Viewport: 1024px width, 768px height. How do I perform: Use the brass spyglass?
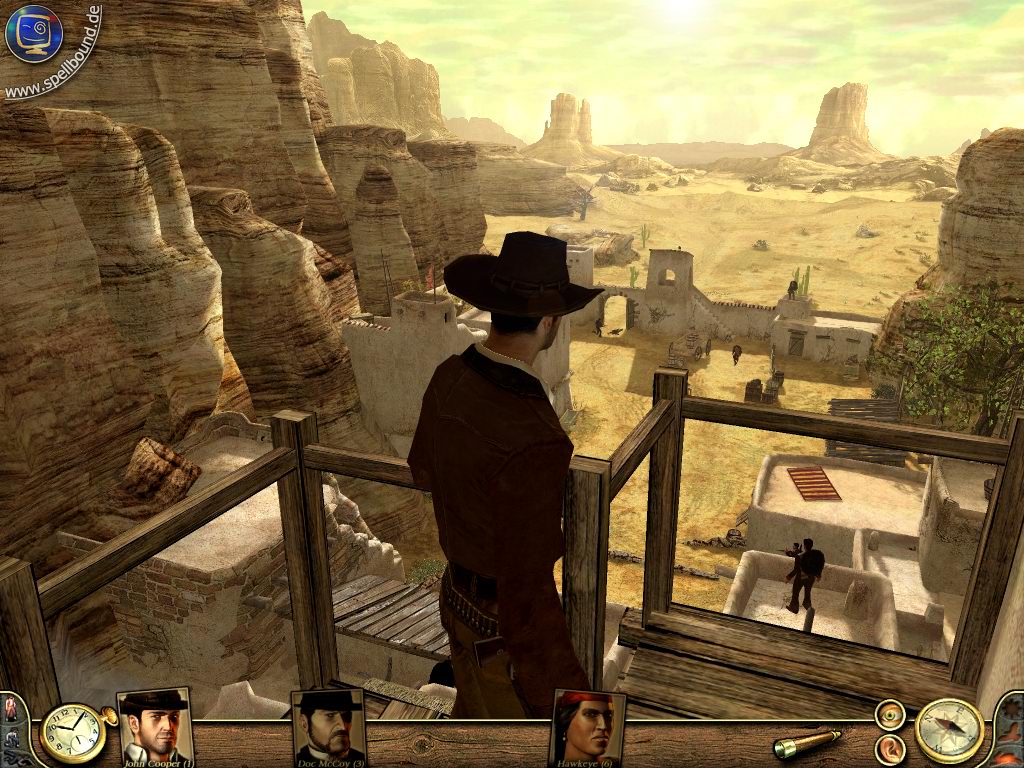pos(807,743)
